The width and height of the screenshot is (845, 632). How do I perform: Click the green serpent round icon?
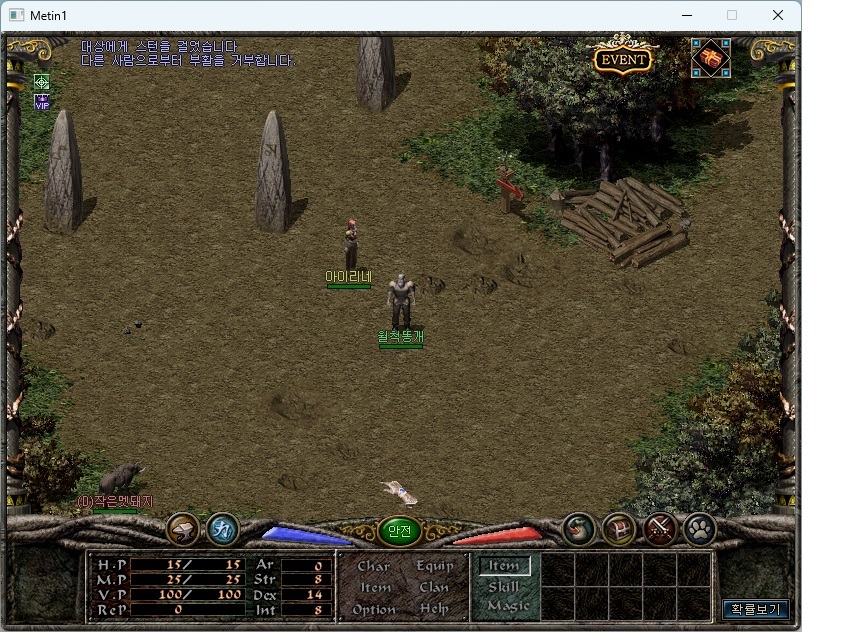coord(579,528)
